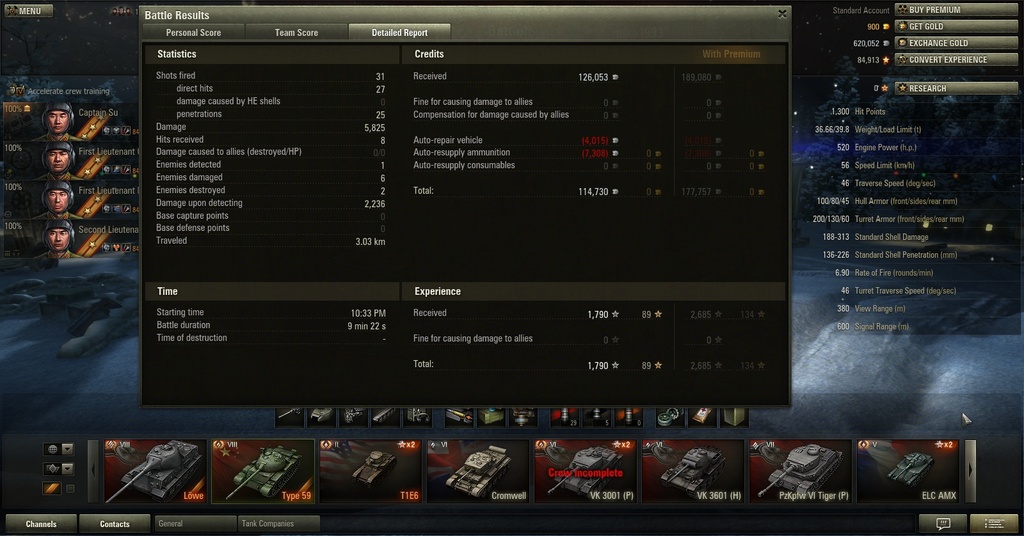The width and height of the screenshot is (1024, 536).
Task: Choose the T1E6 tank
Action: (x=370, y=471)
